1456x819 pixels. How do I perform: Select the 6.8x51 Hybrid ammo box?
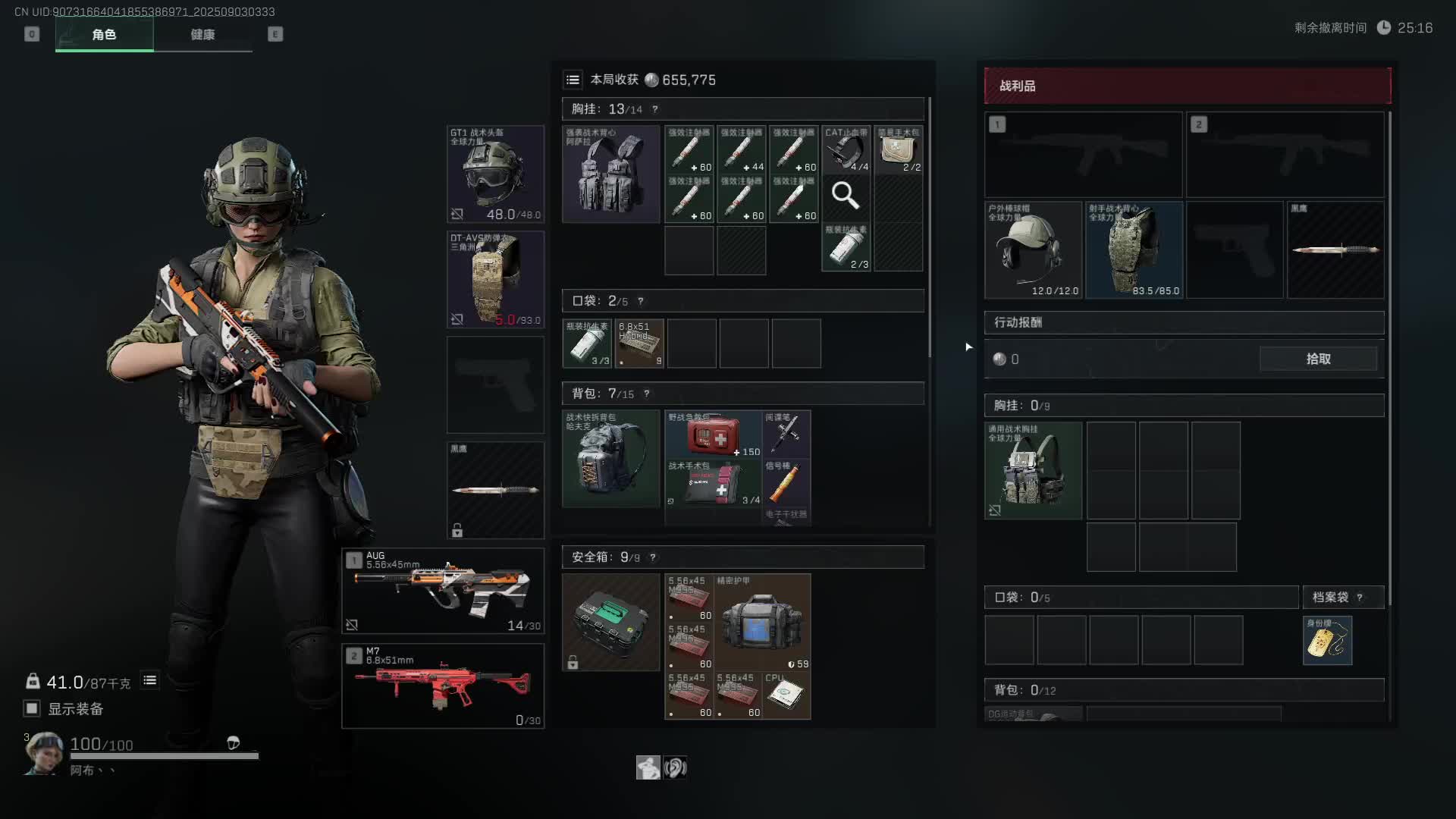(x=639, y=344)
